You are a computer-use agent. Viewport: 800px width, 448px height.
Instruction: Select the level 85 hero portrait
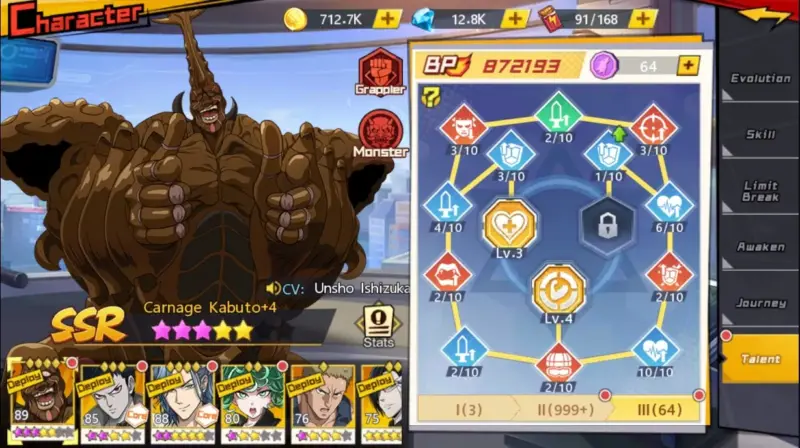(x=105, y=400)
